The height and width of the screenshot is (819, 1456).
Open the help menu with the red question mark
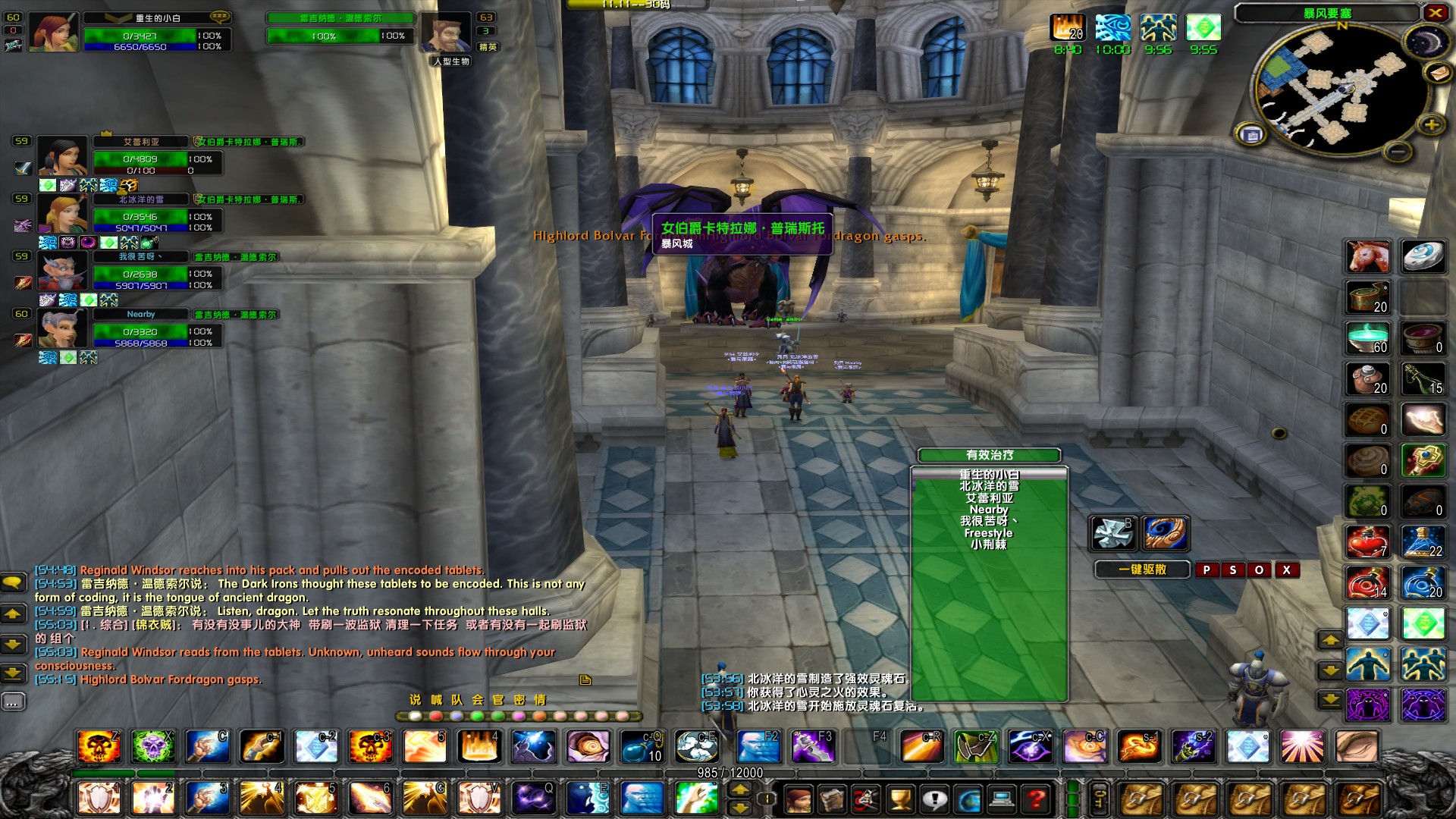coord(1034,799)
